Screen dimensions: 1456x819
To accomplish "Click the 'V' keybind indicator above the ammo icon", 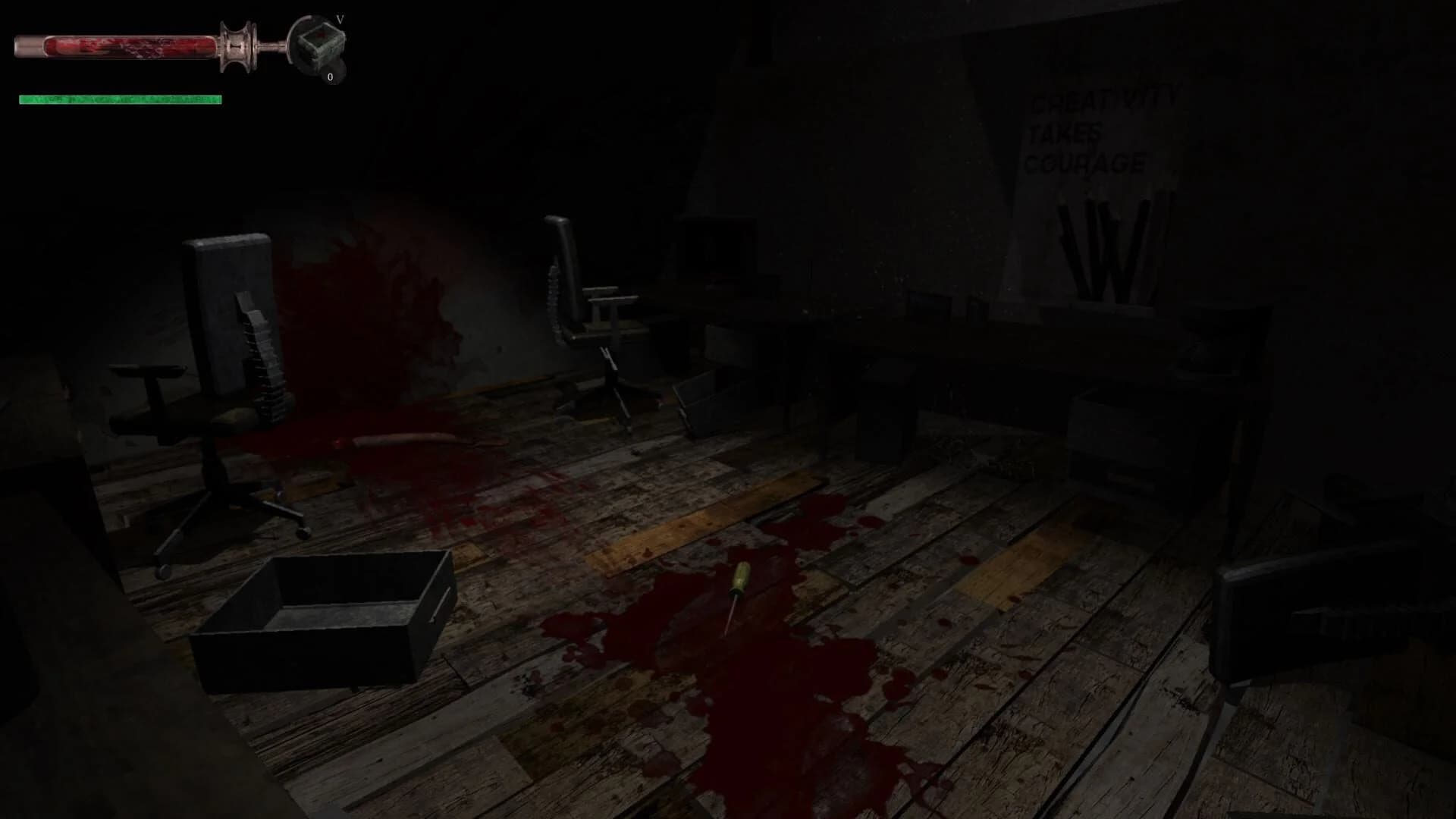I will tap(340, 19).
